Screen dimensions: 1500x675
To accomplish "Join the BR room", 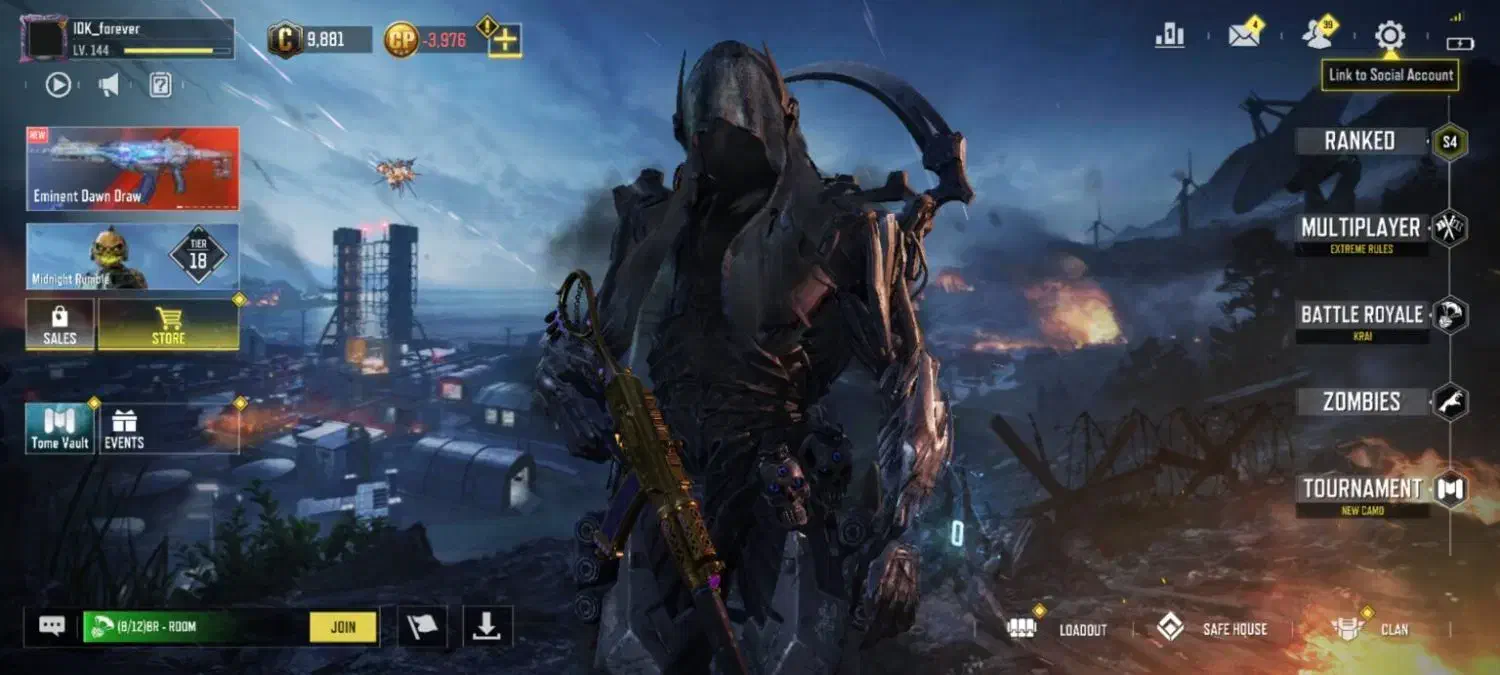I will [x=343, y=627].
